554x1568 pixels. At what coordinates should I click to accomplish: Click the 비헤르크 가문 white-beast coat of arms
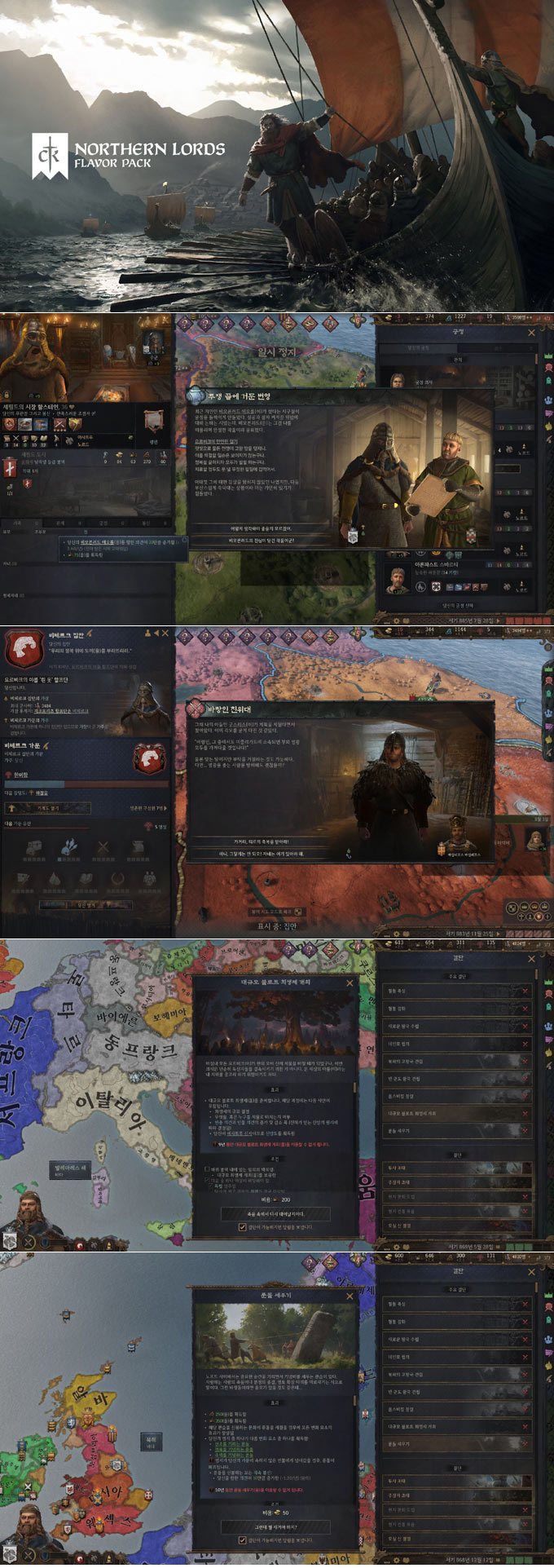coord(148,759)
